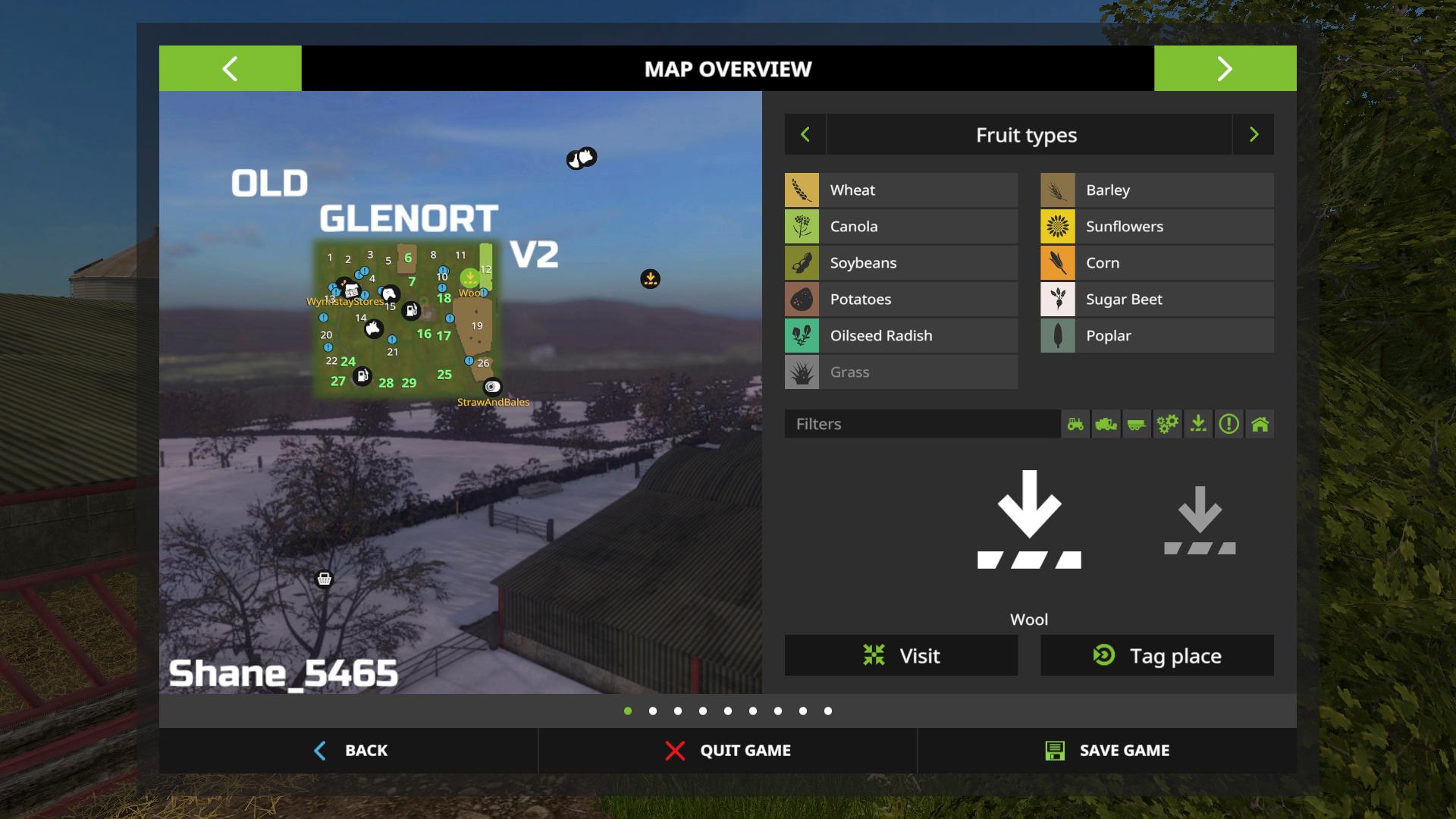Save the game

(1106, 750)
